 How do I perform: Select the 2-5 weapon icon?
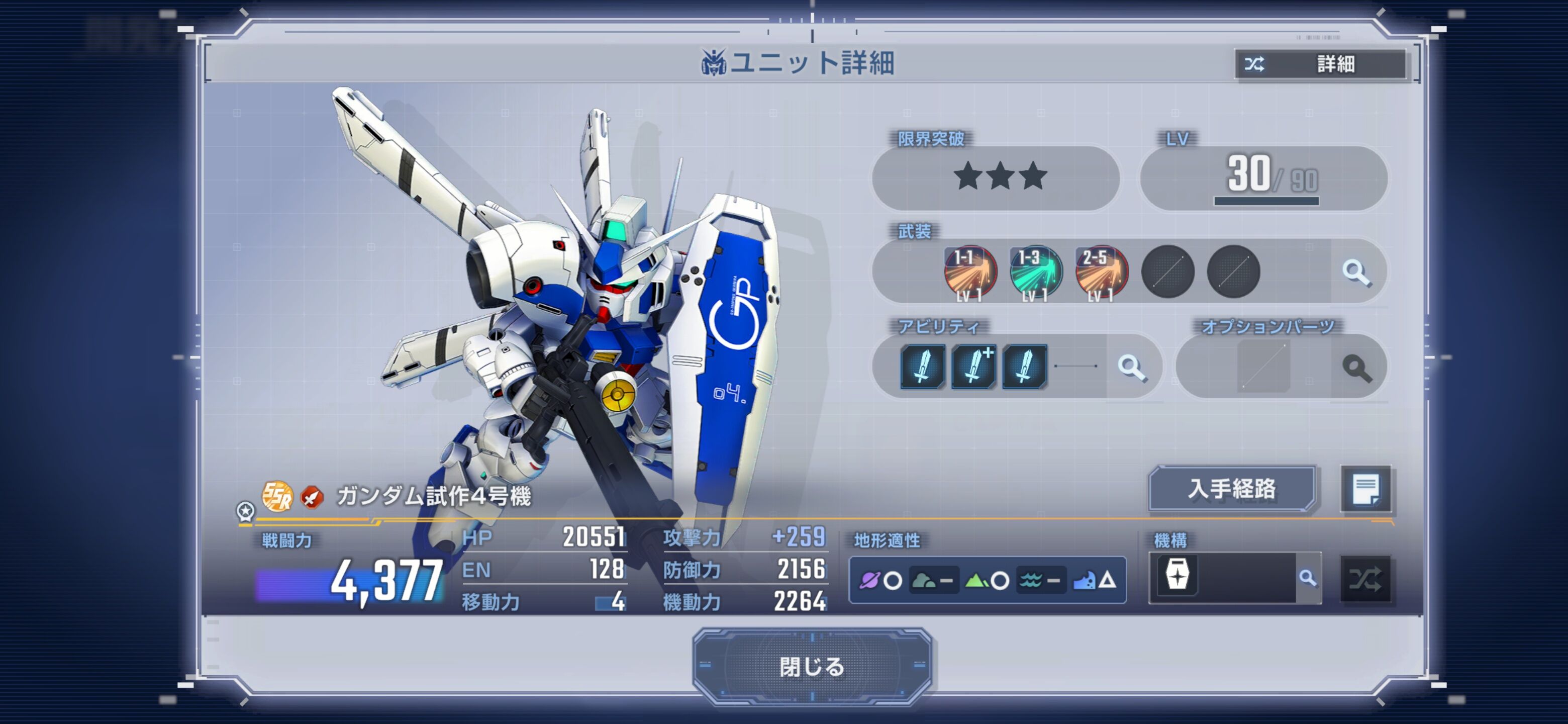1101,272
